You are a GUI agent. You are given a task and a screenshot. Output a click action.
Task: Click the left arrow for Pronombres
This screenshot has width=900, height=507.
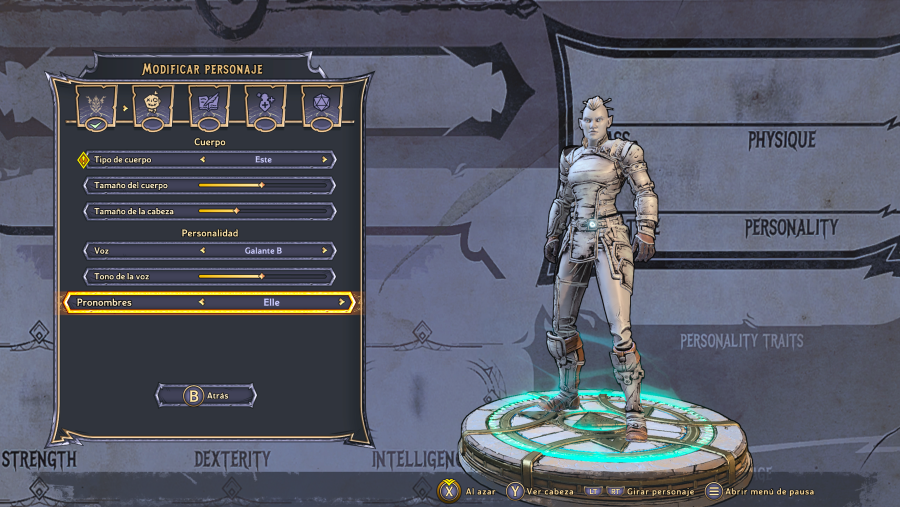click(x=202, y=302)
